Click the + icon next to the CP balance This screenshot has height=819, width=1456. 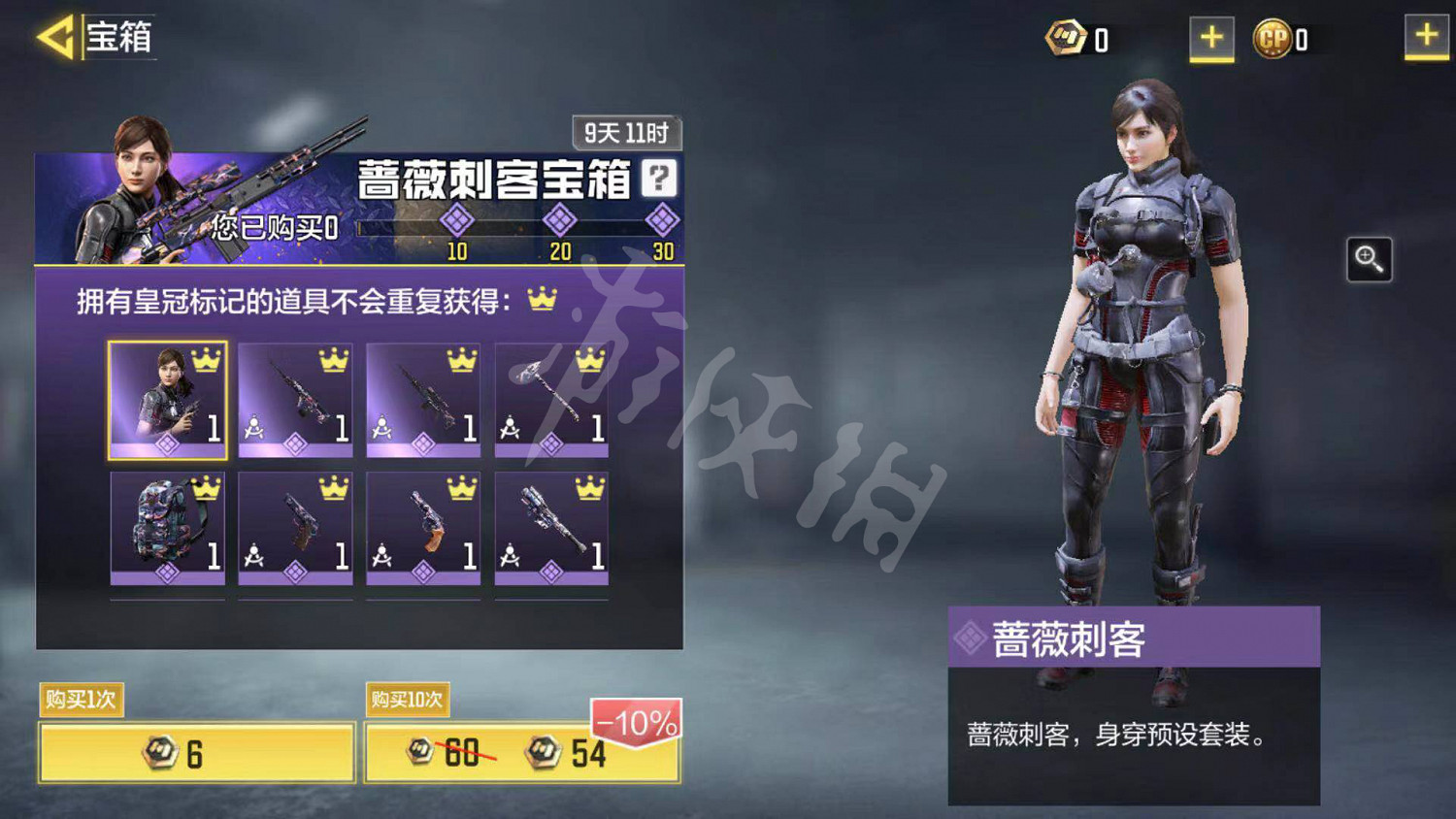1423,39
